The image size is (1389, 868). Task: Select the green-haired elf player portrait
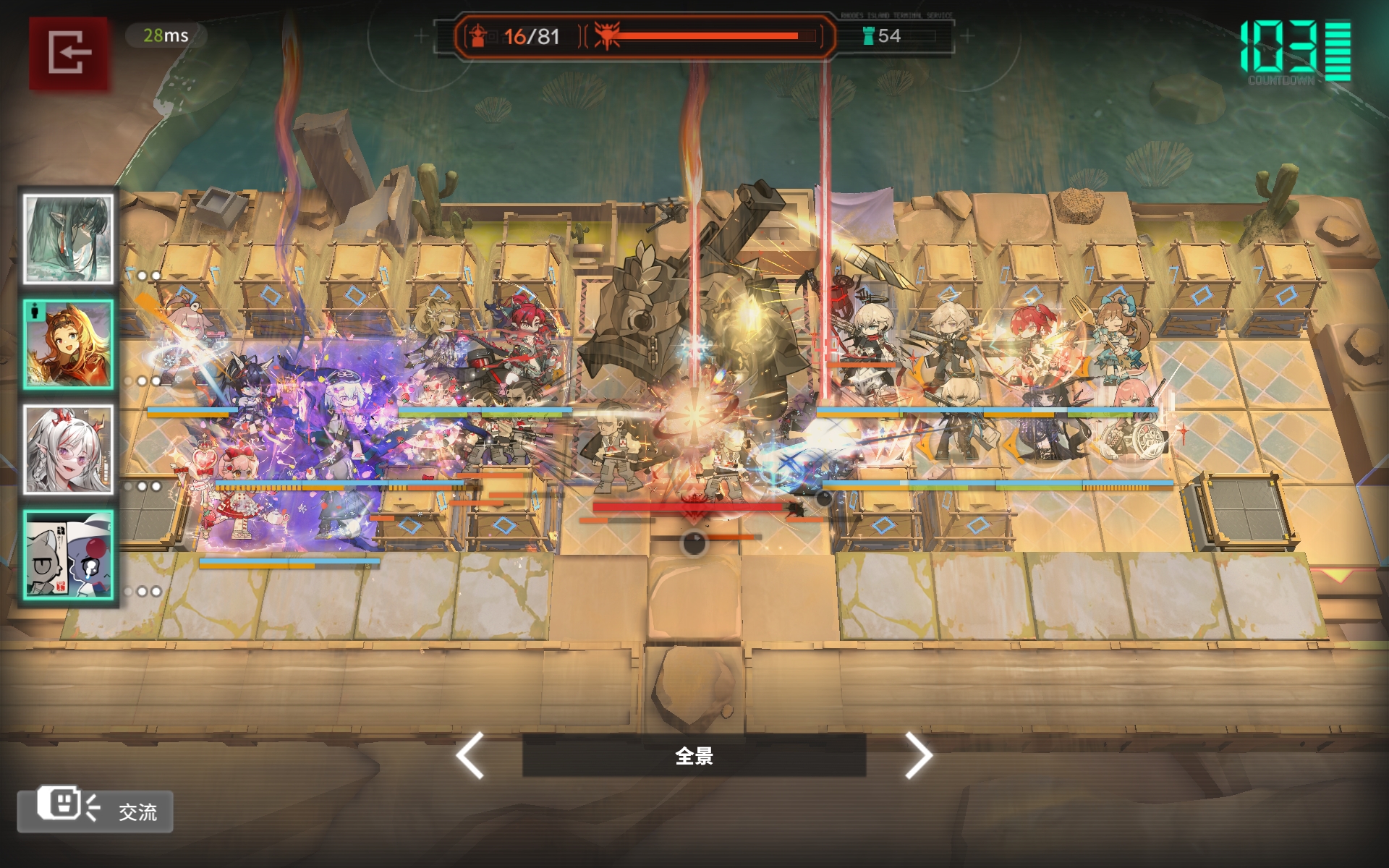pyautogui.click(x=68, y=239)
